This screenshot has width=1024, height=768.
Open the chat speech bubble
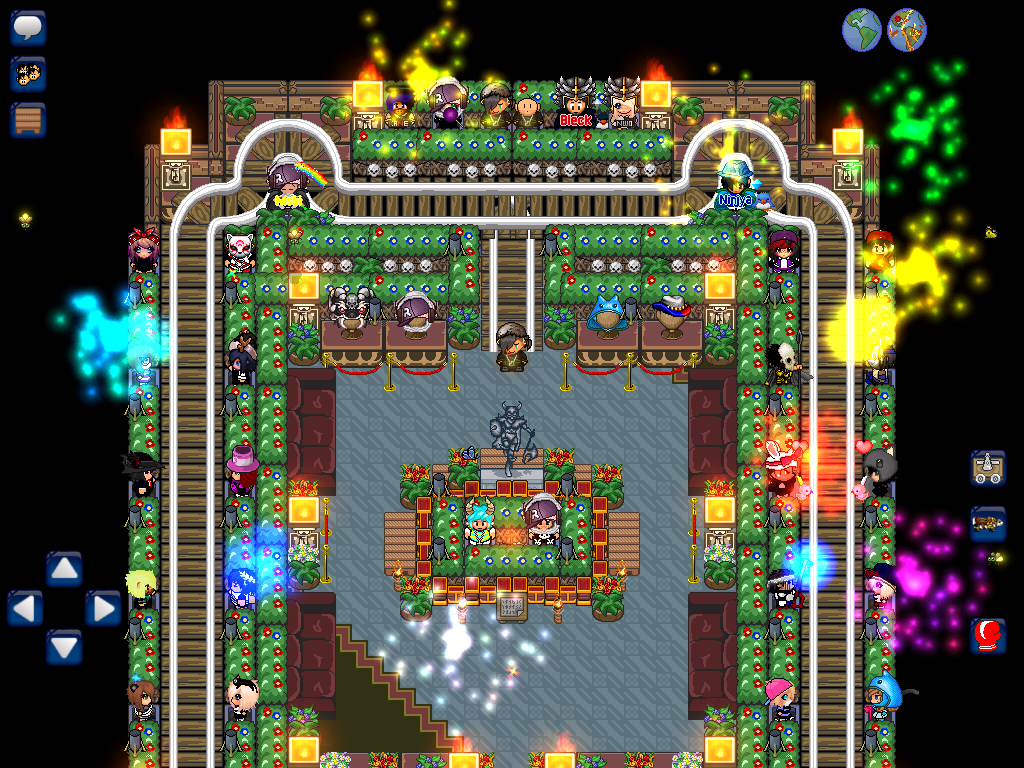pos(28,28)
